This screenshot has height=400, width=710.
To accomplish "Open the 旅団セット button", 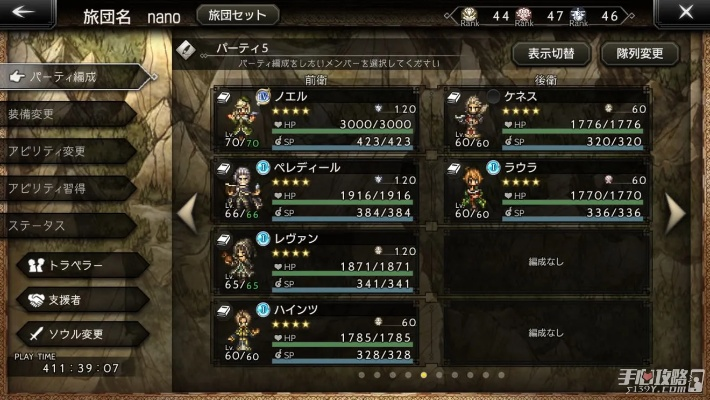I will tap(238, 15).
